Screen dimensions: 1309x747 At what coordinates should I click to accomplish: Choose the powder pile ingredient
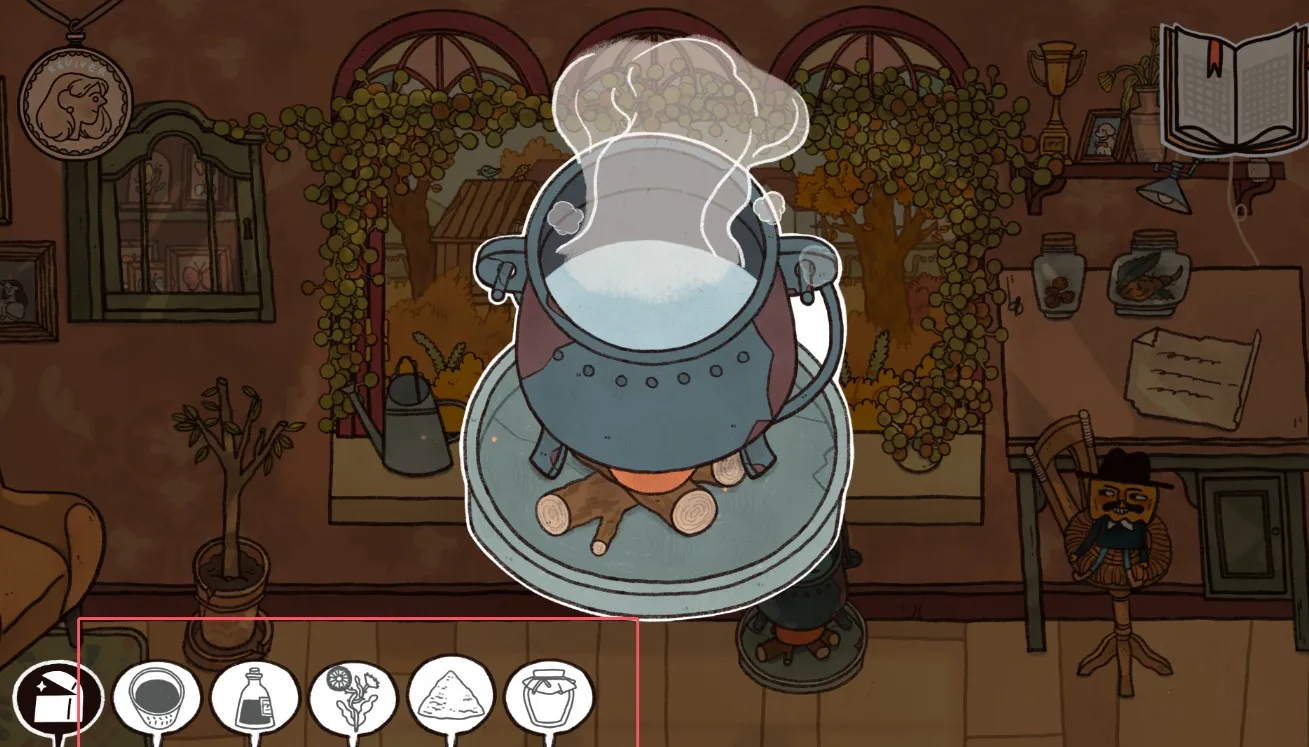tap(451, 698)
